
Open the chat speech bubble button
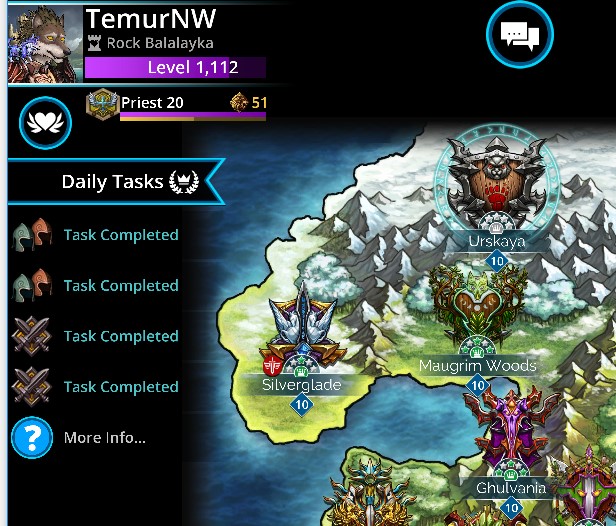click(519, 36)
